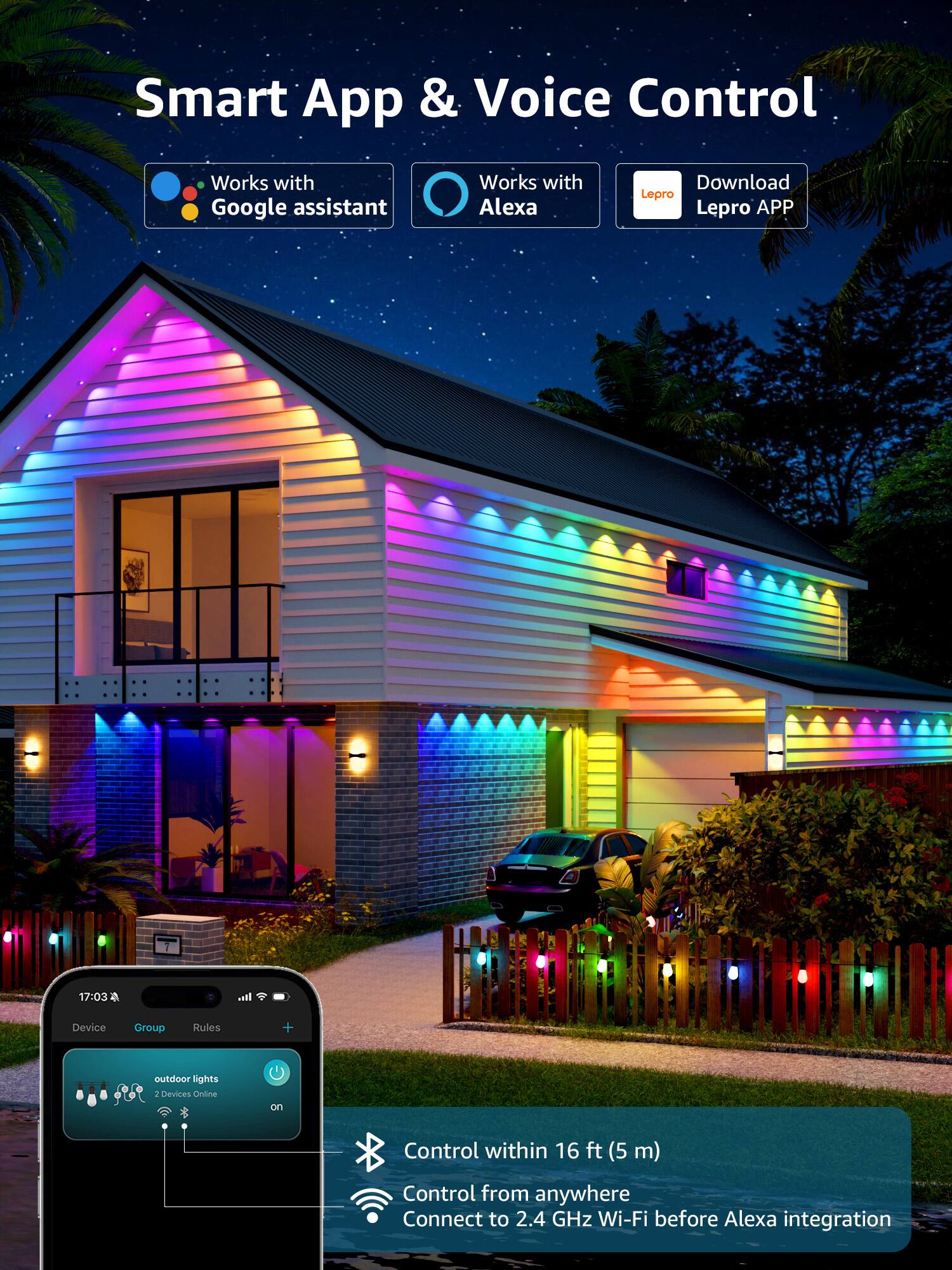Image resolution: width=952 pixels, height=1270 pixels.
Task: Tap the muted notifications bell in the status bar
Action: pyautogui.click(x=115, y=997)
